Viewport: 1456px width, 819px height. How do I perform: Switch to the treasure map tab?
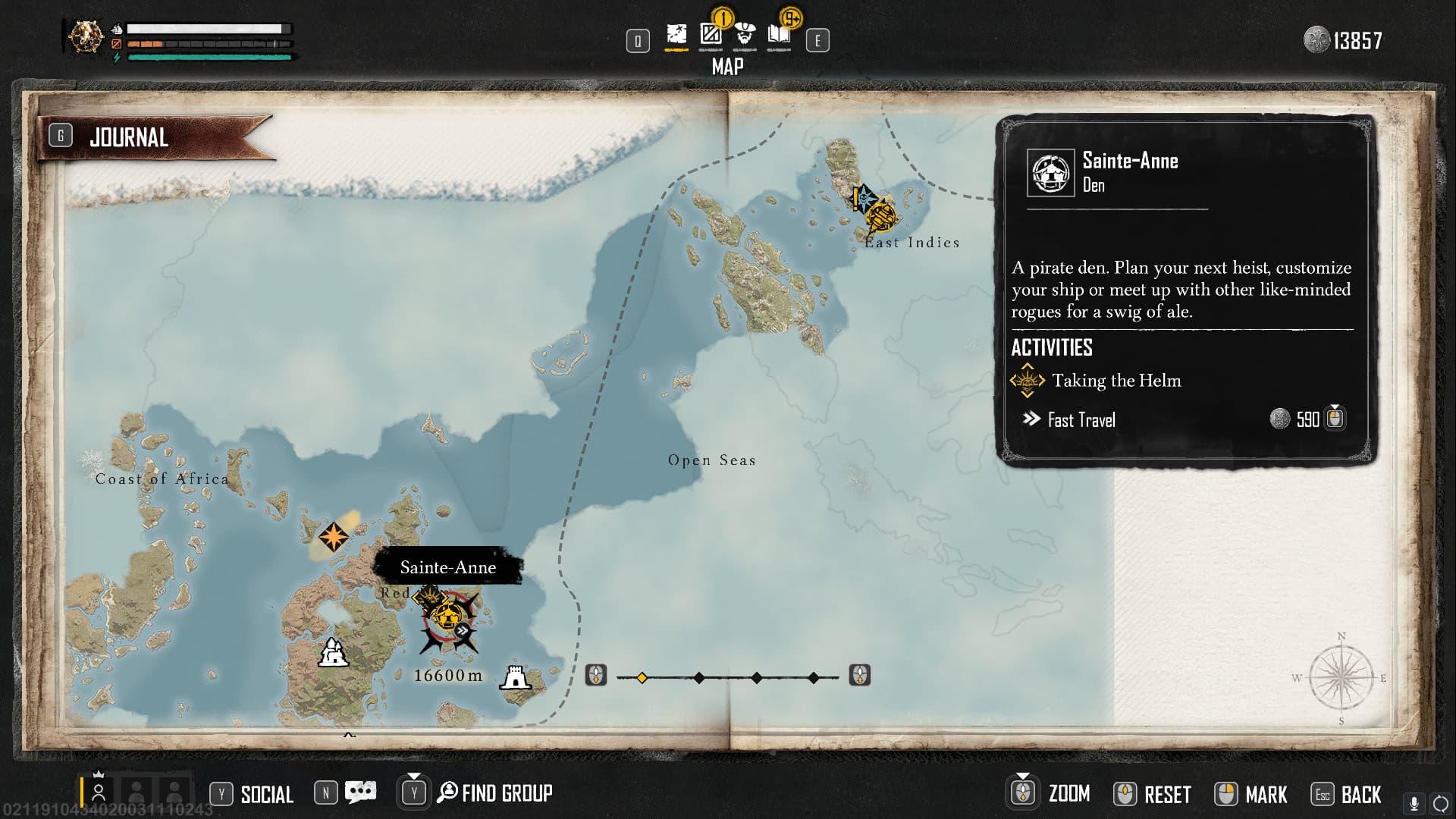click(676, 35)
